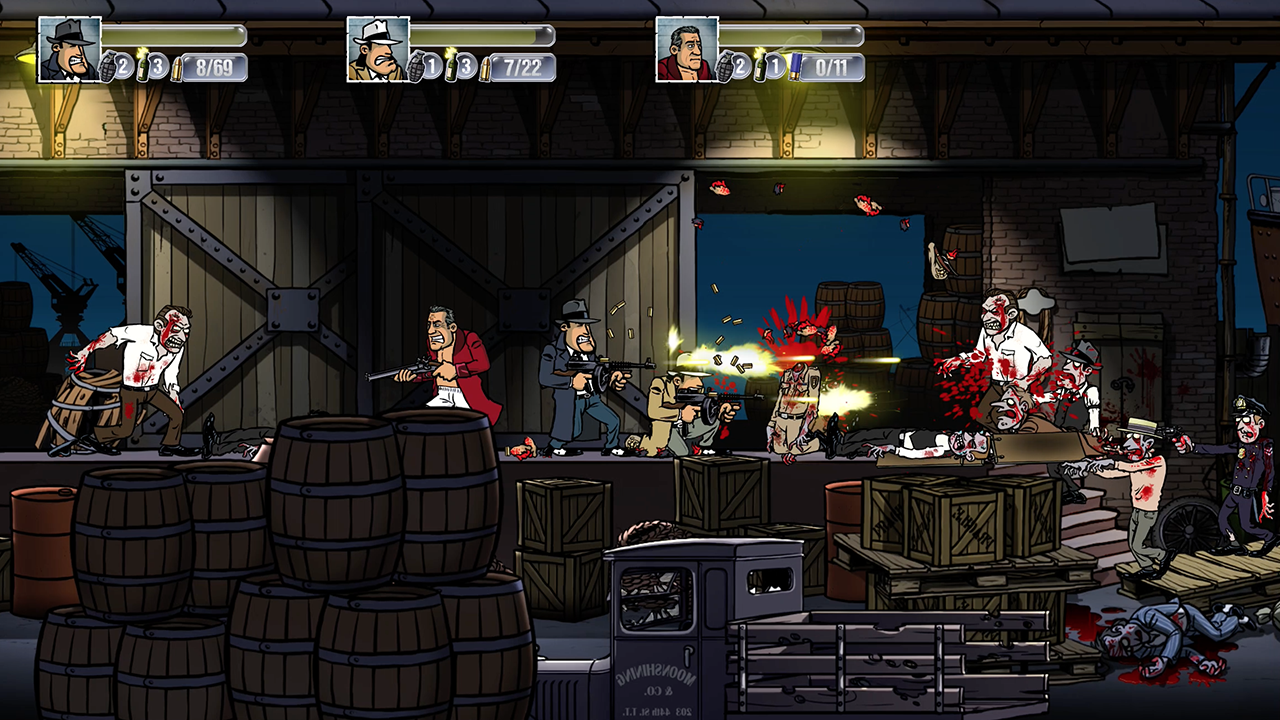Click the red jacket player's molotov icon

[760, 65]
